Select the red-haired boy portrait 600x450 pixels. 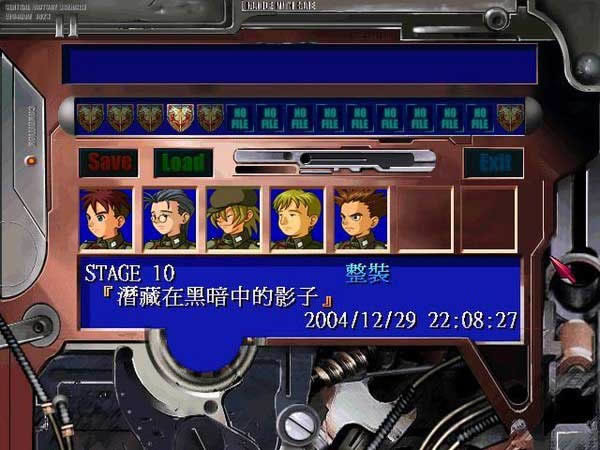(105, 218)
